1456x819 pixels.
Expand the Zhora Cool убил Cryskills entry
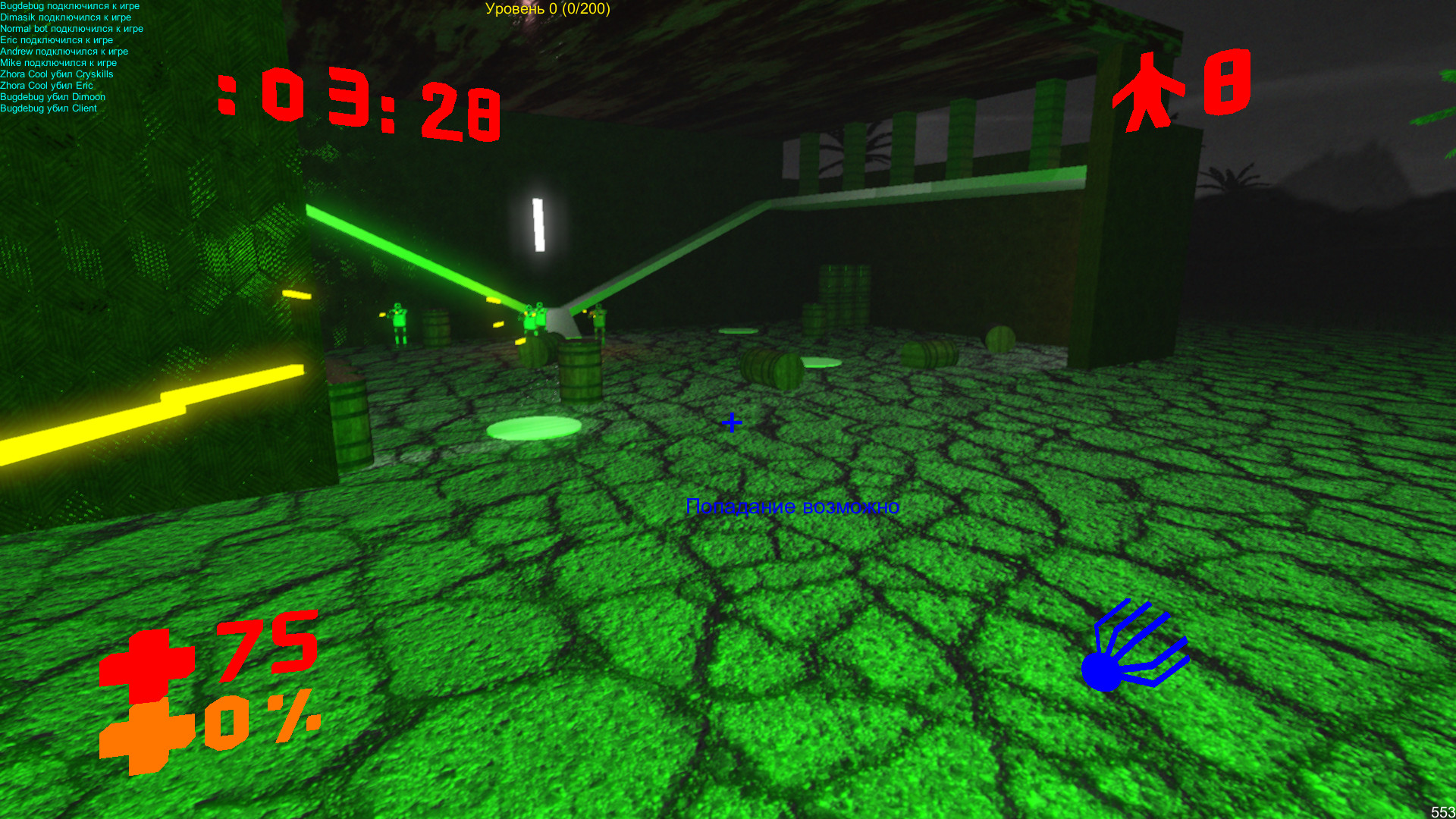pos(58,74)
